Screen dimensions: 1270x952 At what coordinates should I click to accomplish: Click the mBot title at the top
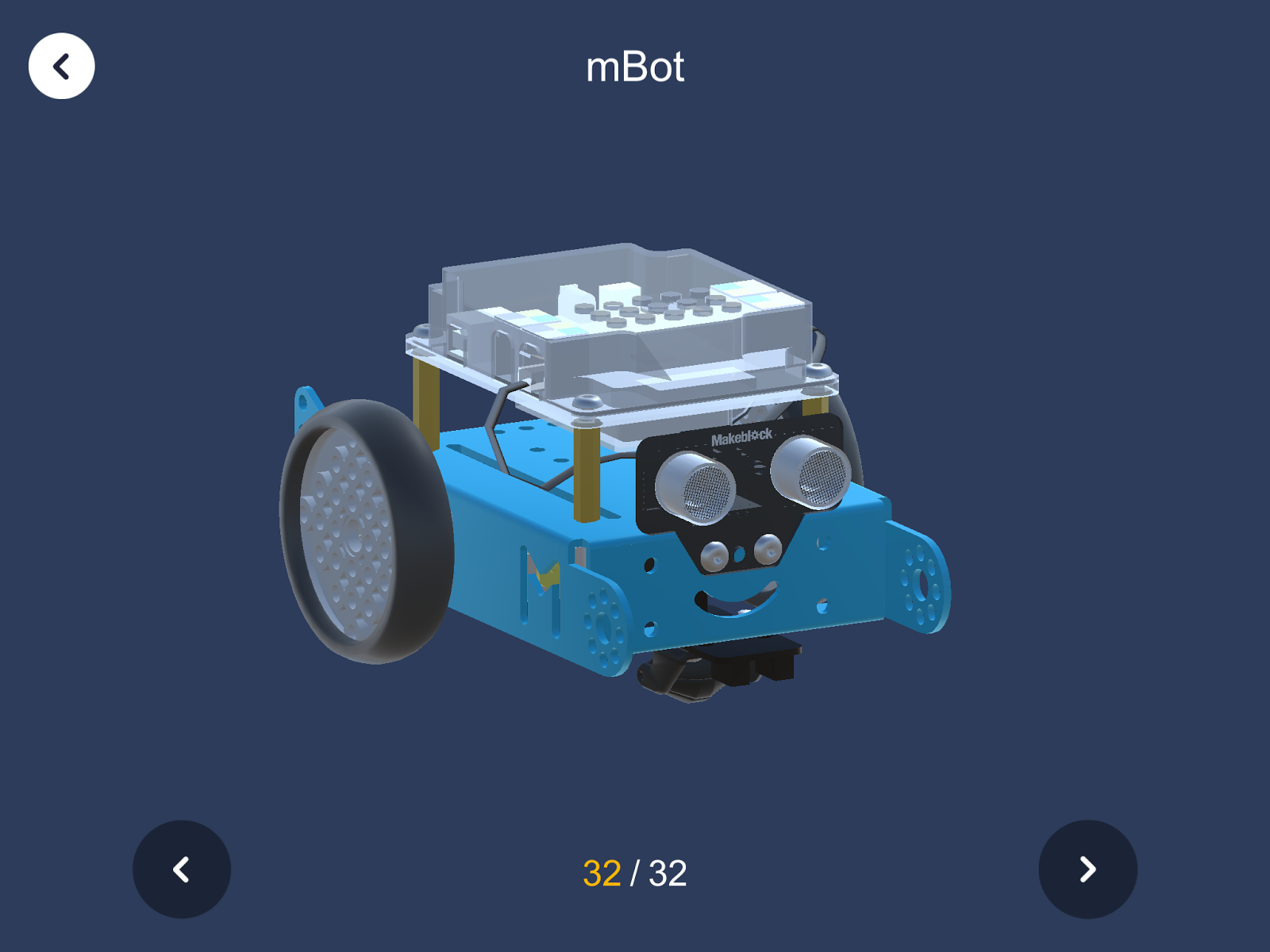click(x=634, y=68)
